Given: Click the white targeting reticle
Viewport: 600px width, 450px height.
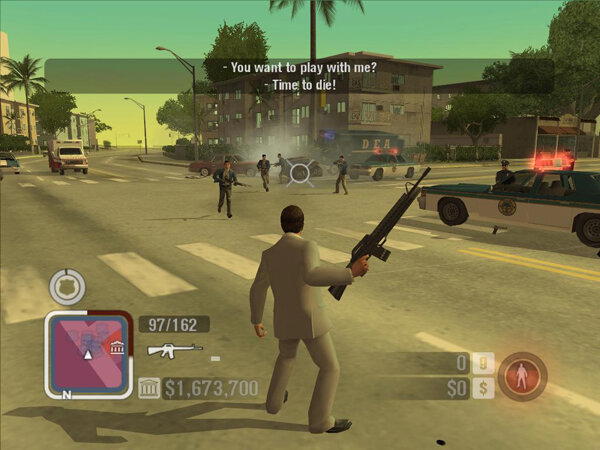Looking at the screenshot, I should (299, 173).
